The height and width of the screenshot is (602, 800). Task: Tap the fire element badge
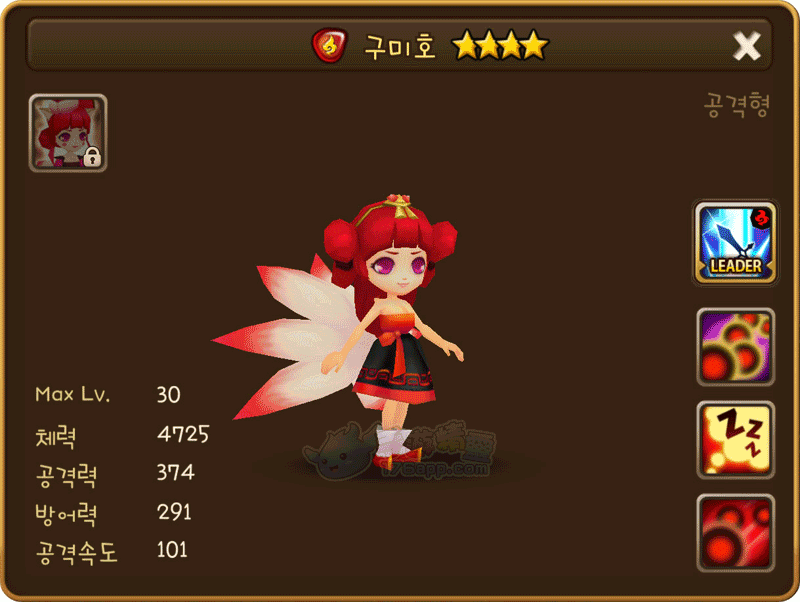(328, 46)
